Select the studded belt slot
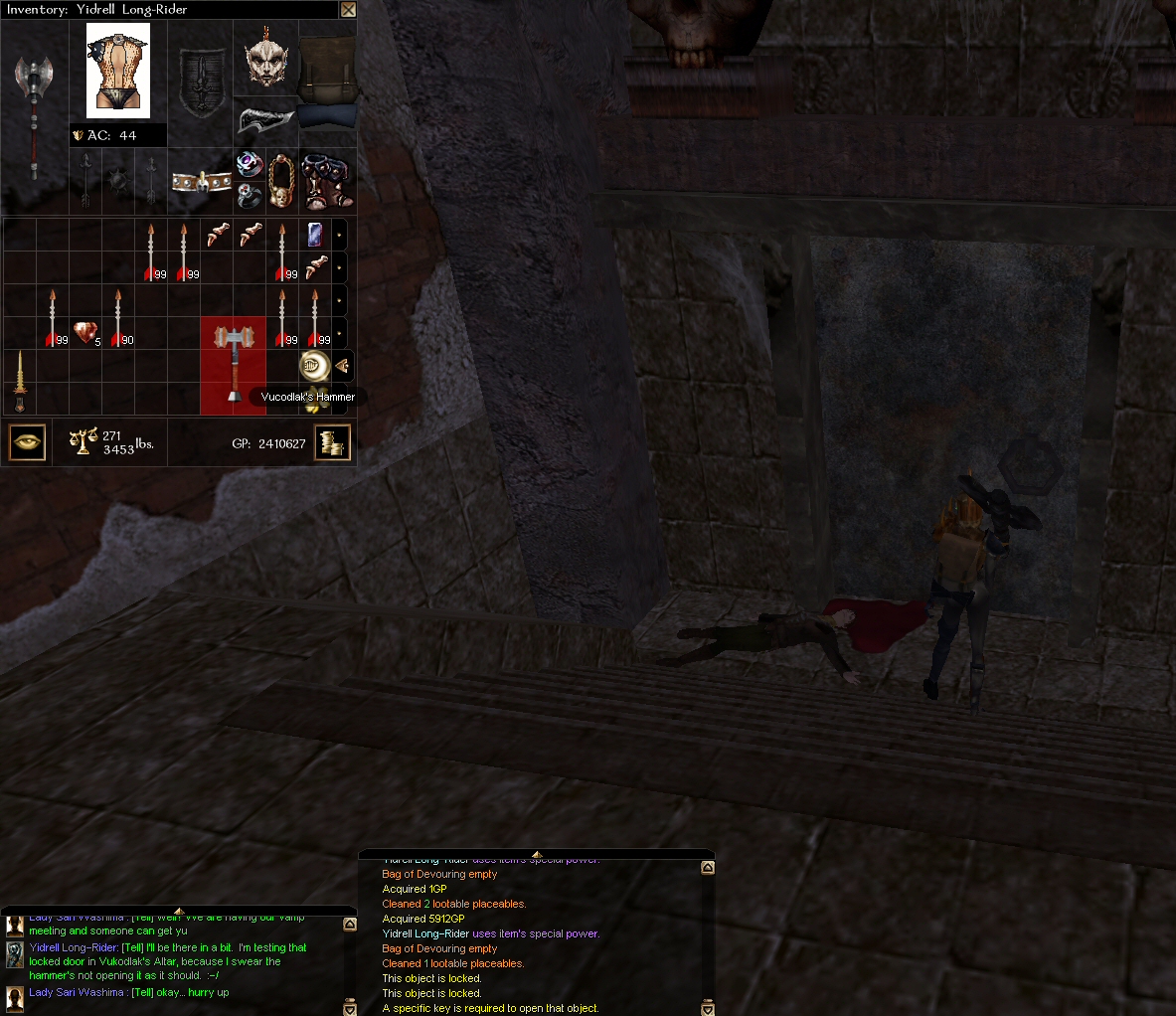 pyautogui.click(x=201, y=182)
